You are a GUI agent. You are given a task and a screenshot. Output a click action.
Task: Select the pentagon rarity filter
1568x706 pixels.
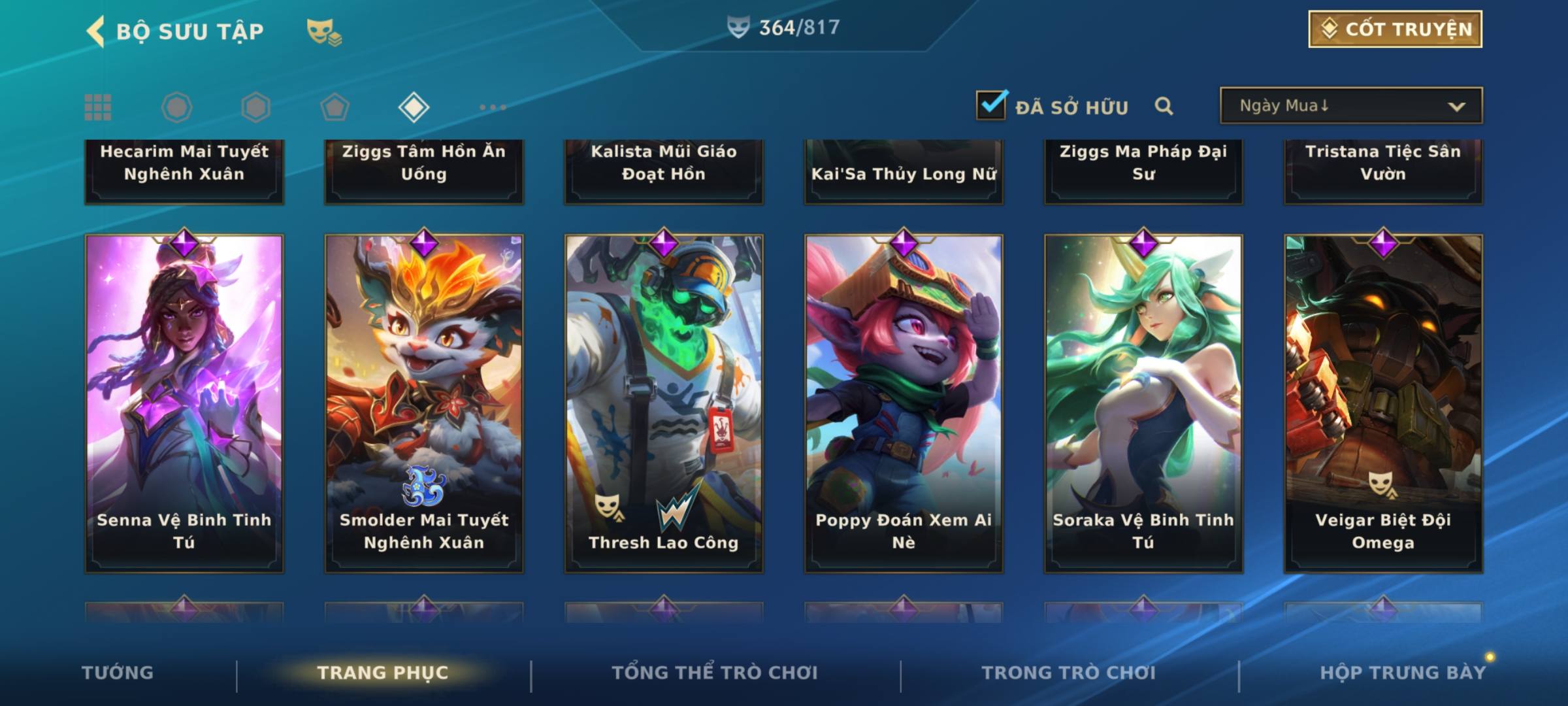pyautogui.click(x=335, y=107)
